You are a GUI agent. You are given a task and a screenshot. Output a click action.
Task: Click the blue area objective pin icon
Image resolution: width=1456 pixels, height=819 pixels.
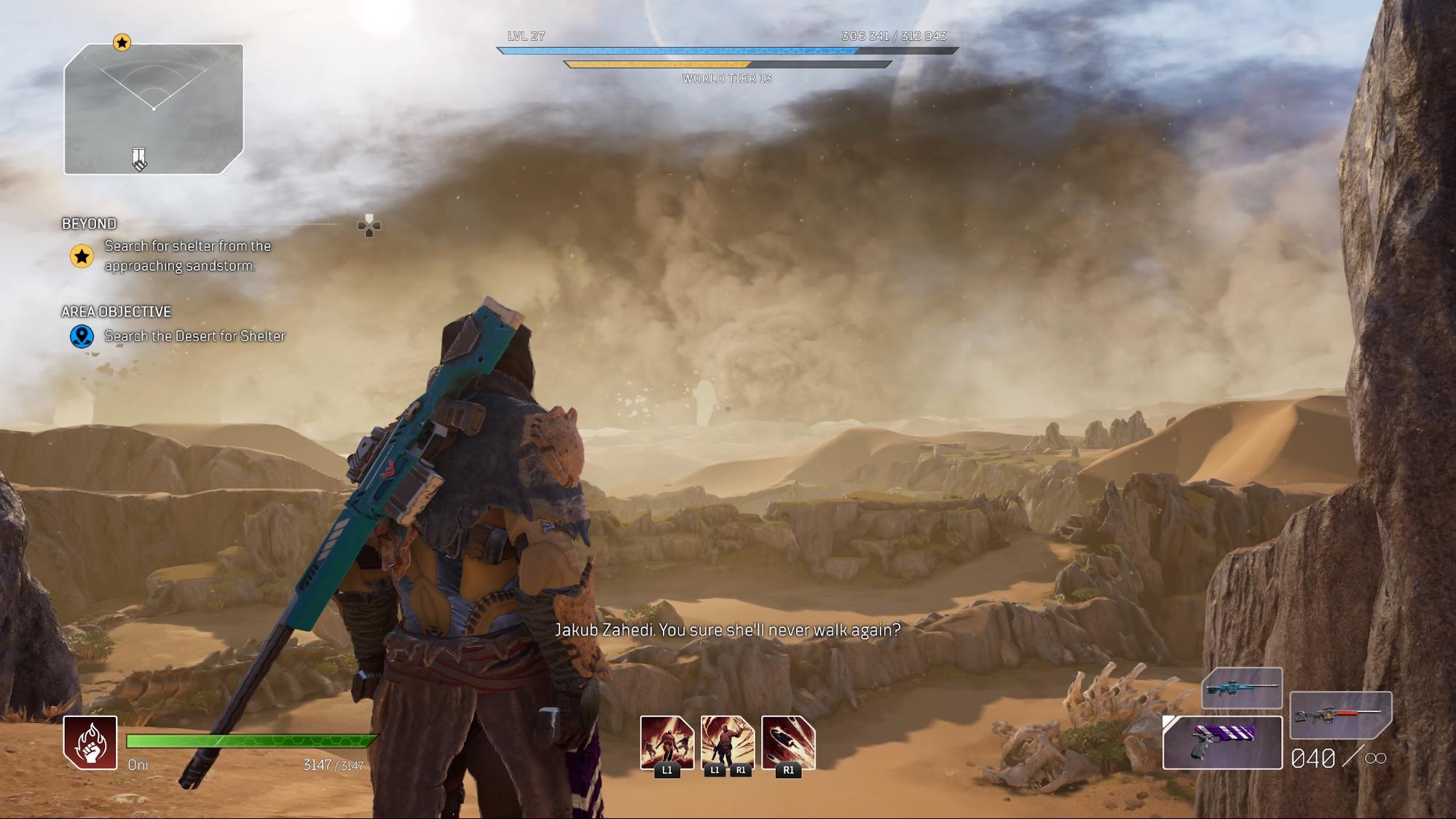[82, 336]
